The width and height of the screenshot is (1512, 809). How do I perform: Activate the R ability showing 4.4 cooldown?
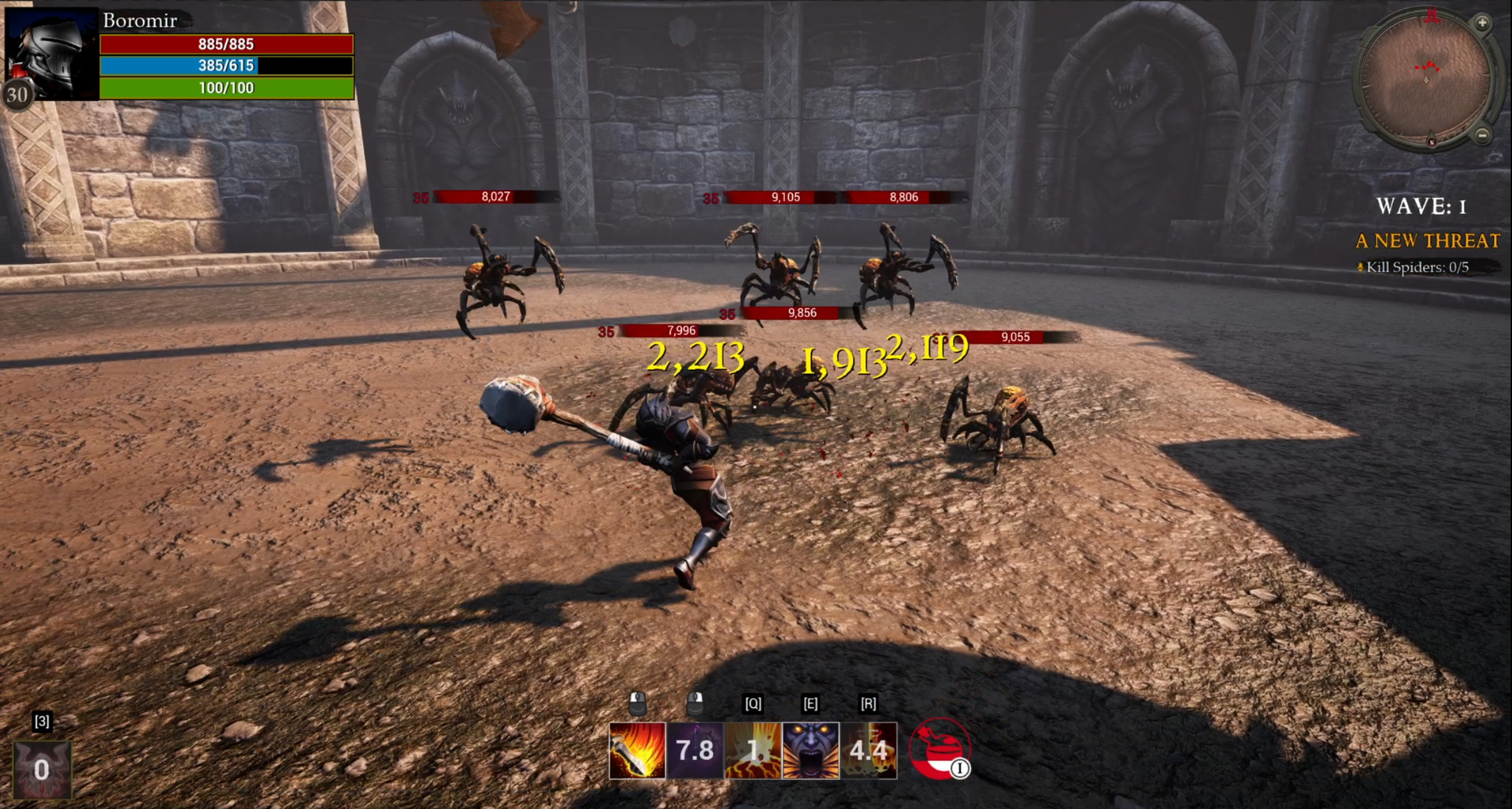(868, 751)
